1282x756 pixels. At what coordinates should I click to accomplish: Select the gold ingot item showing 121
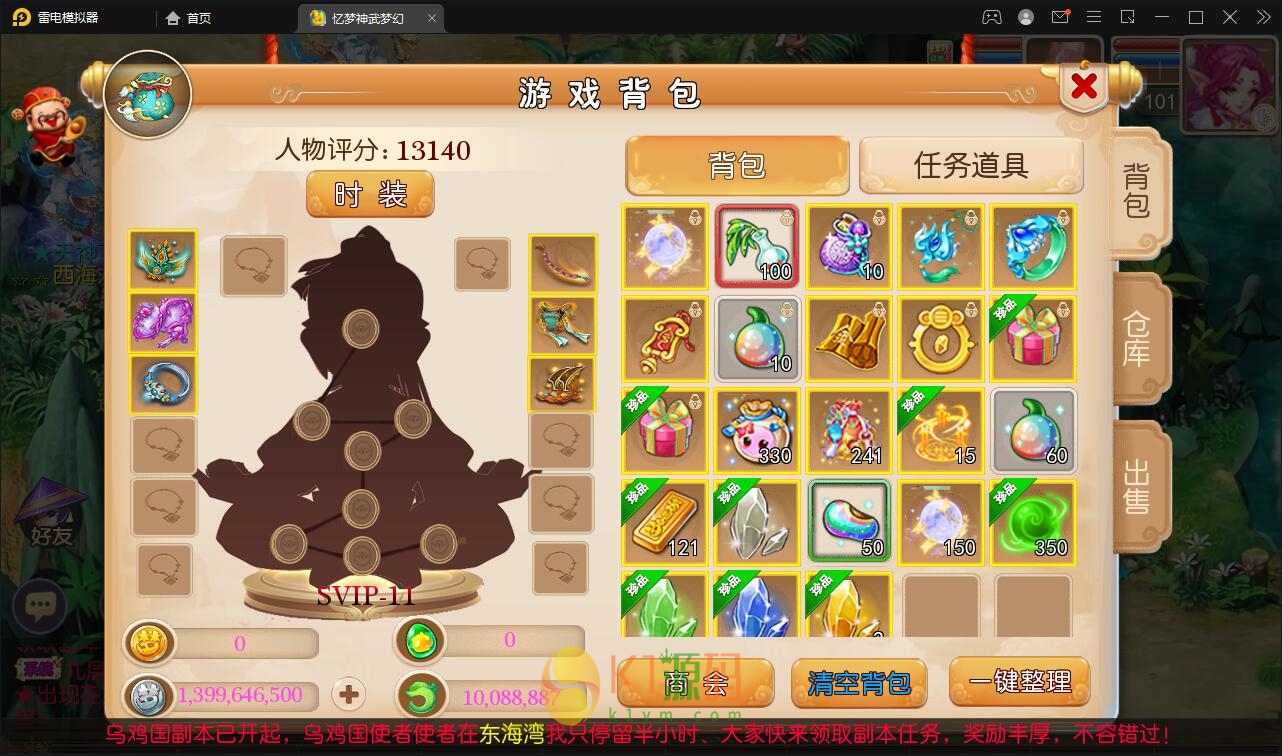coord(664,522)
